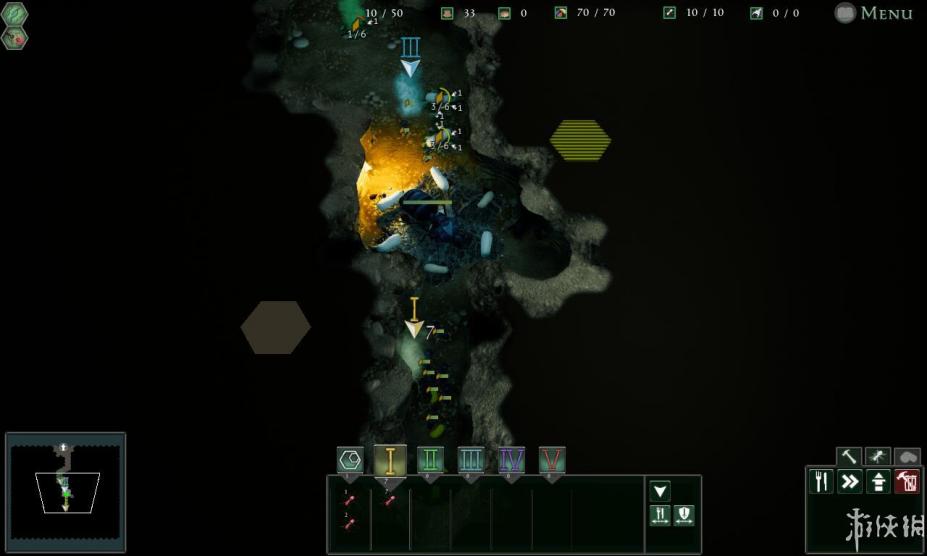Screen dimensions: 927x556
Task: Open the Menu button
Action: (x=874, y=13)
